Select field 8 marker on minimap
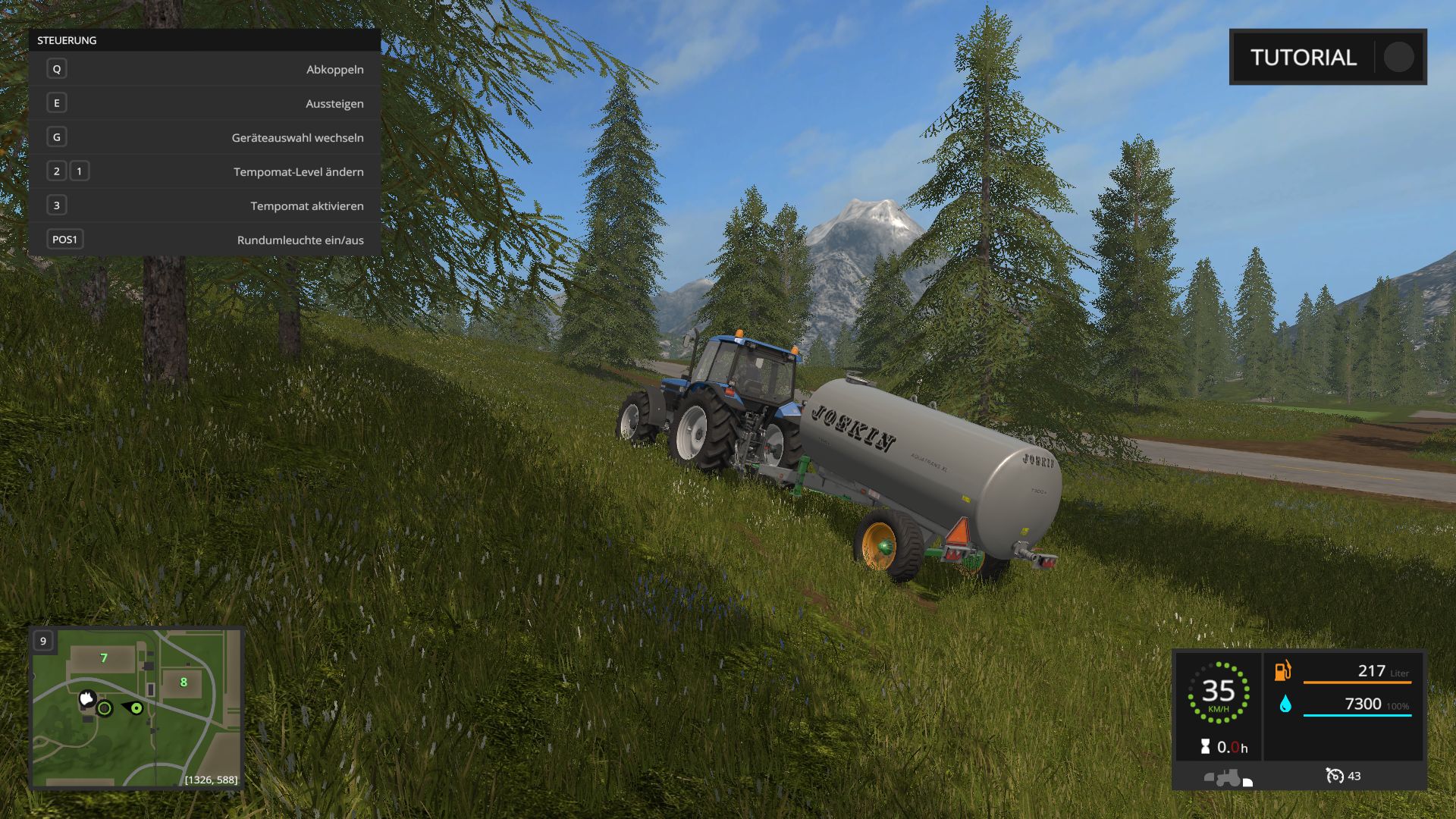1456x819 pixels. [184, 682]
